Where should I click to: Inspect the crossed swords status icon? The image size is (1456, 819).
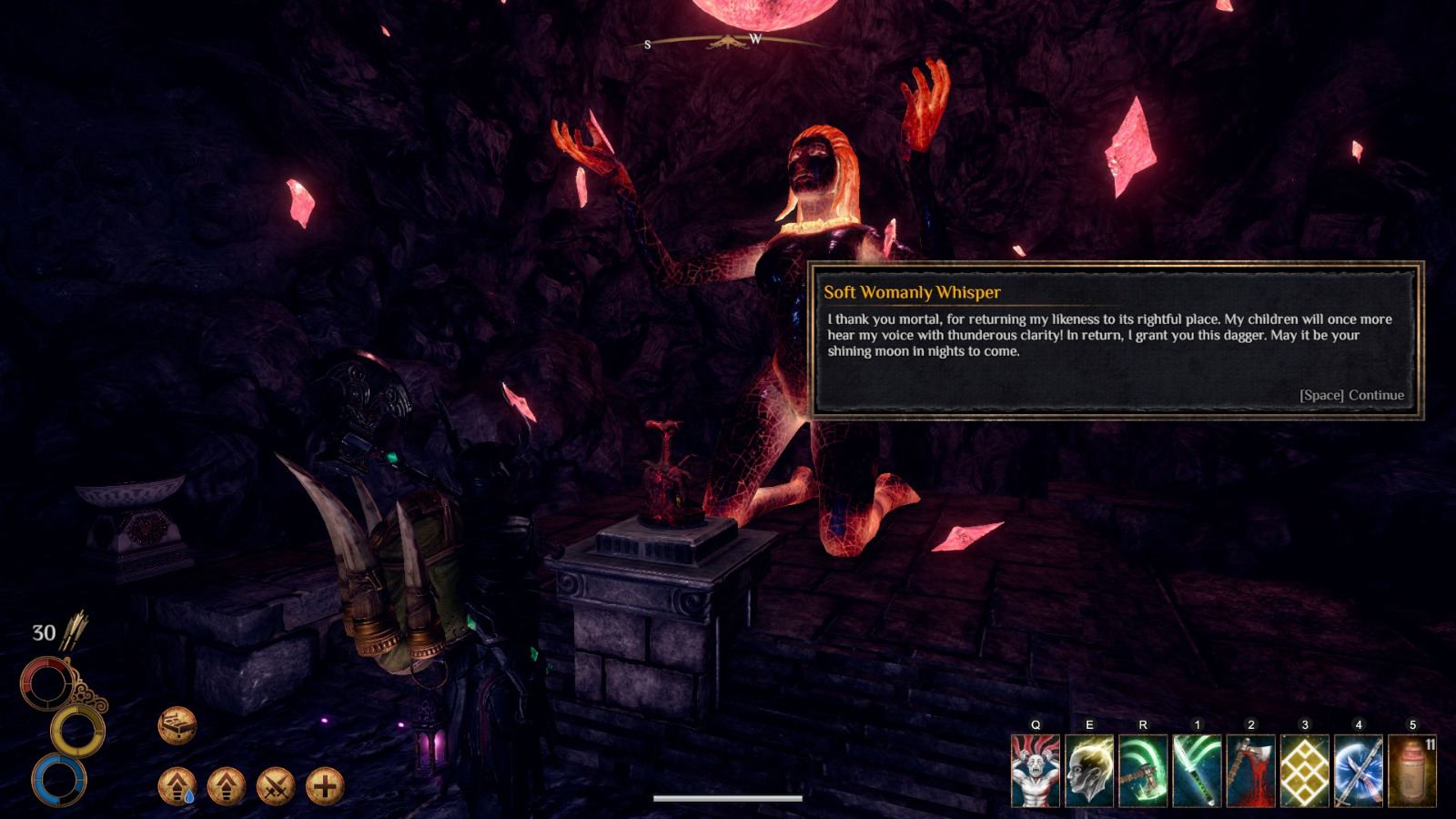click(275, 784)
